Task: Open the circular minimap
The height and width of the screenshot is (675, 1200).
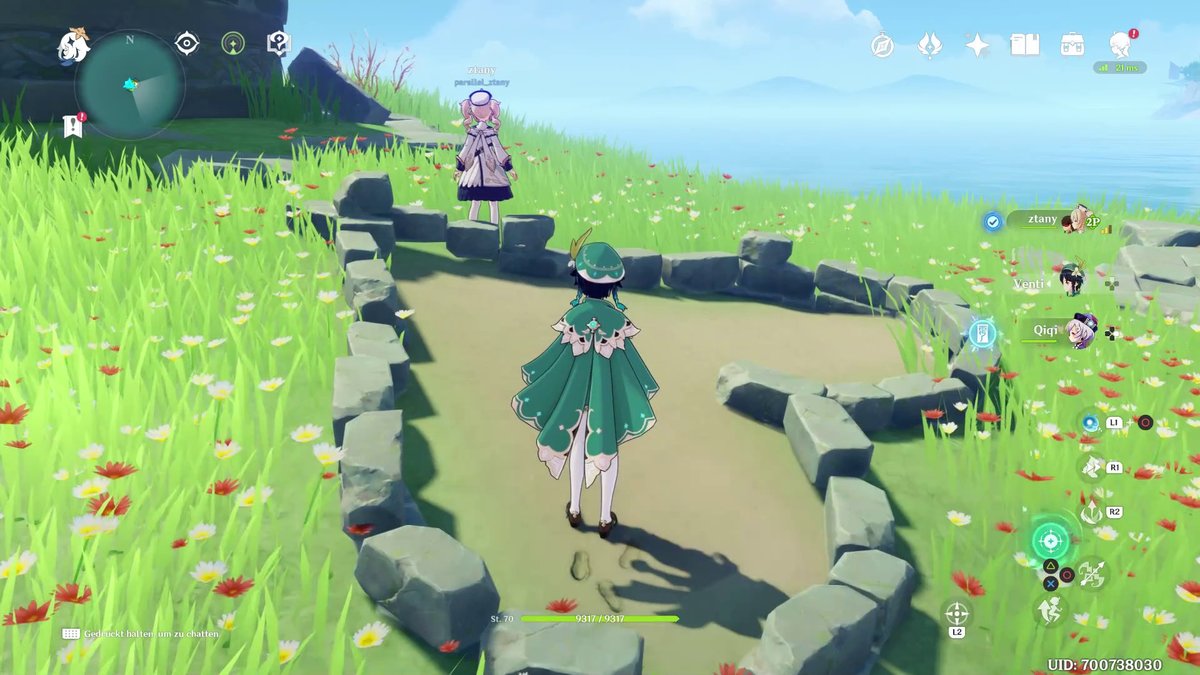Action: point(130,85)
